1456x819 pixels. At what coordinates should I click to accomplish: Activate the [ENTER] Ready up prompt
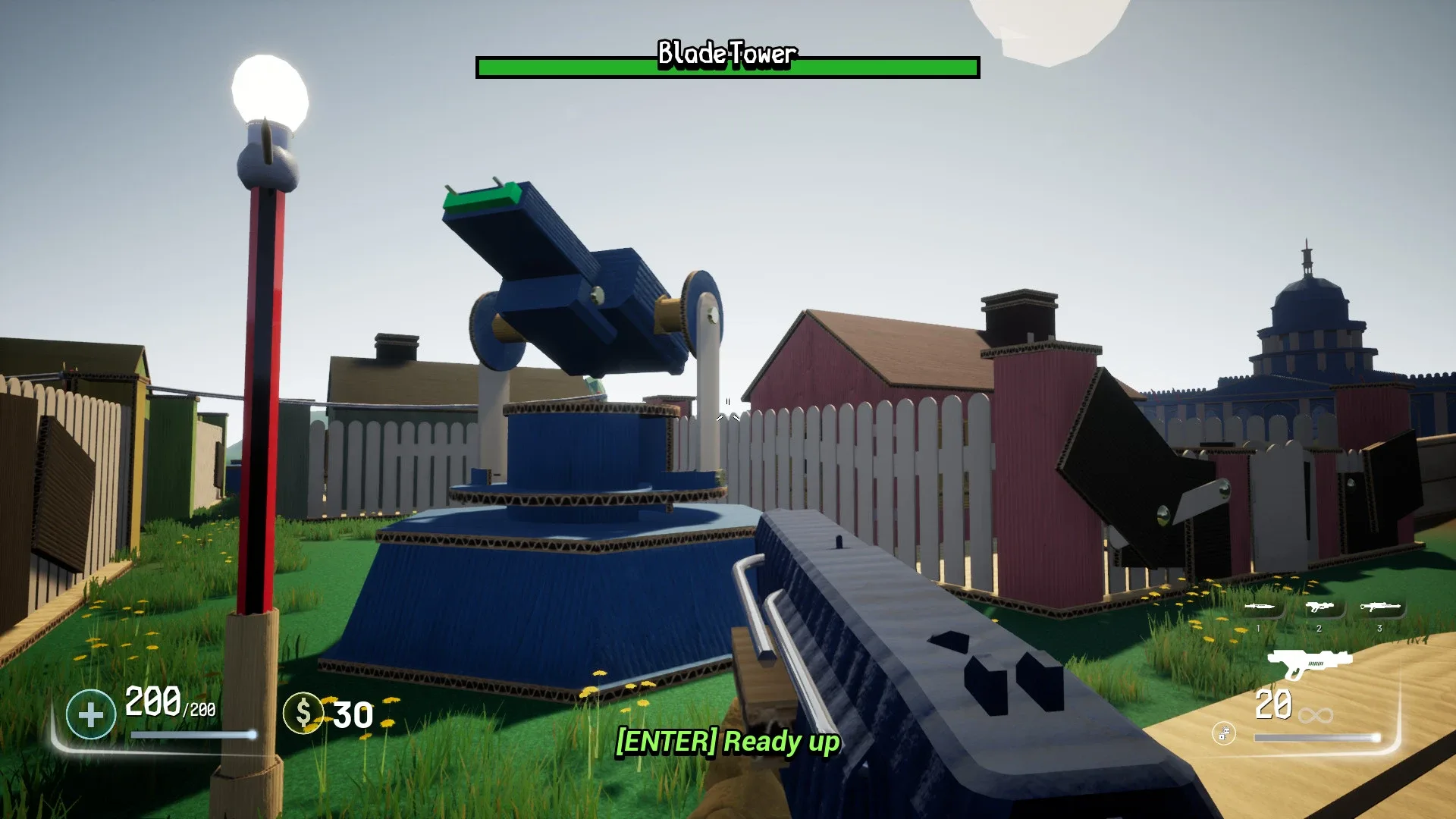click(x=727, y=745)
